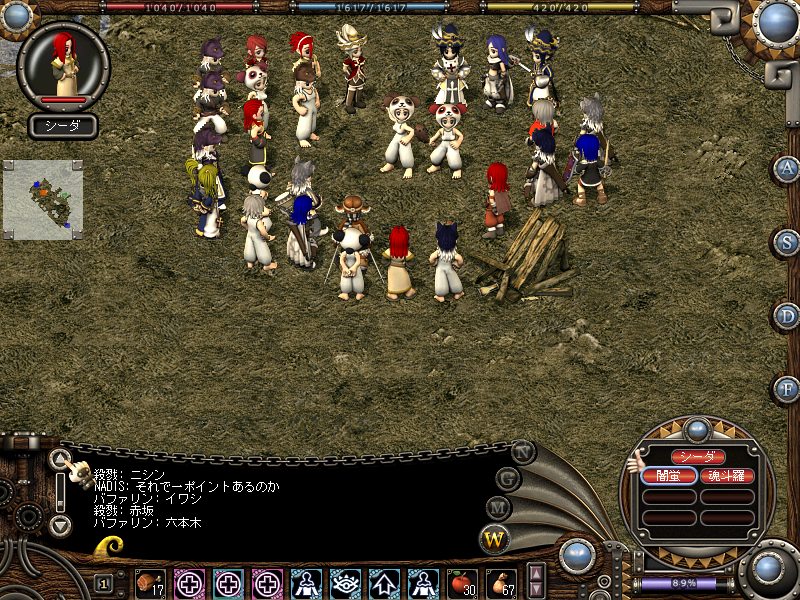
Task: Select party member 魂斗羅
Action: click(727, 476)
